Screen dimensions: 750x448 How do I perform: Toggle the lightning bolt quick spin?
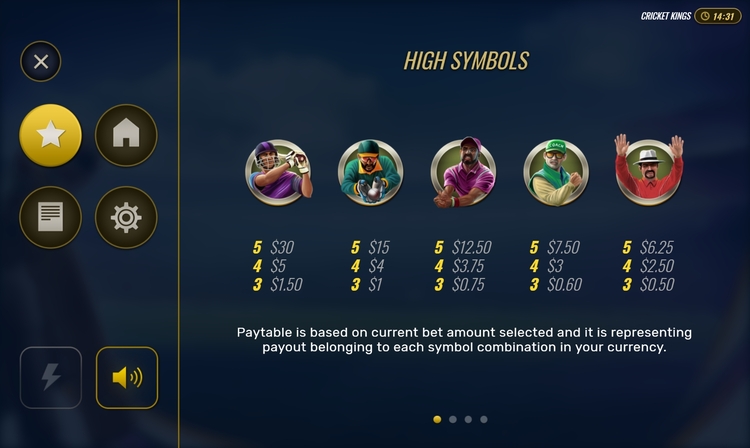51,377
